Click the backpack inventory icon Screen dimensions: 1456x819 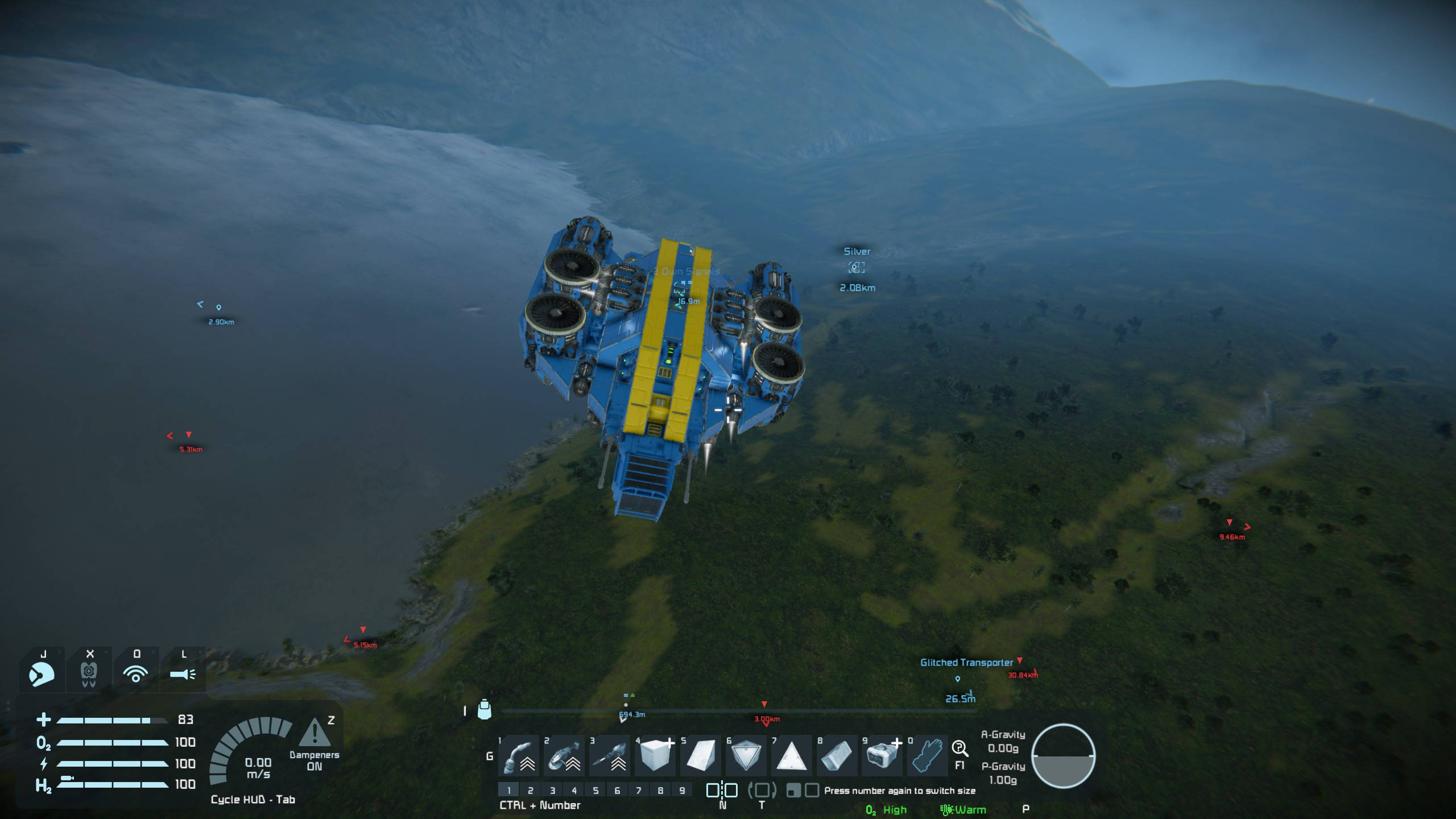click(x=484, y=710)
